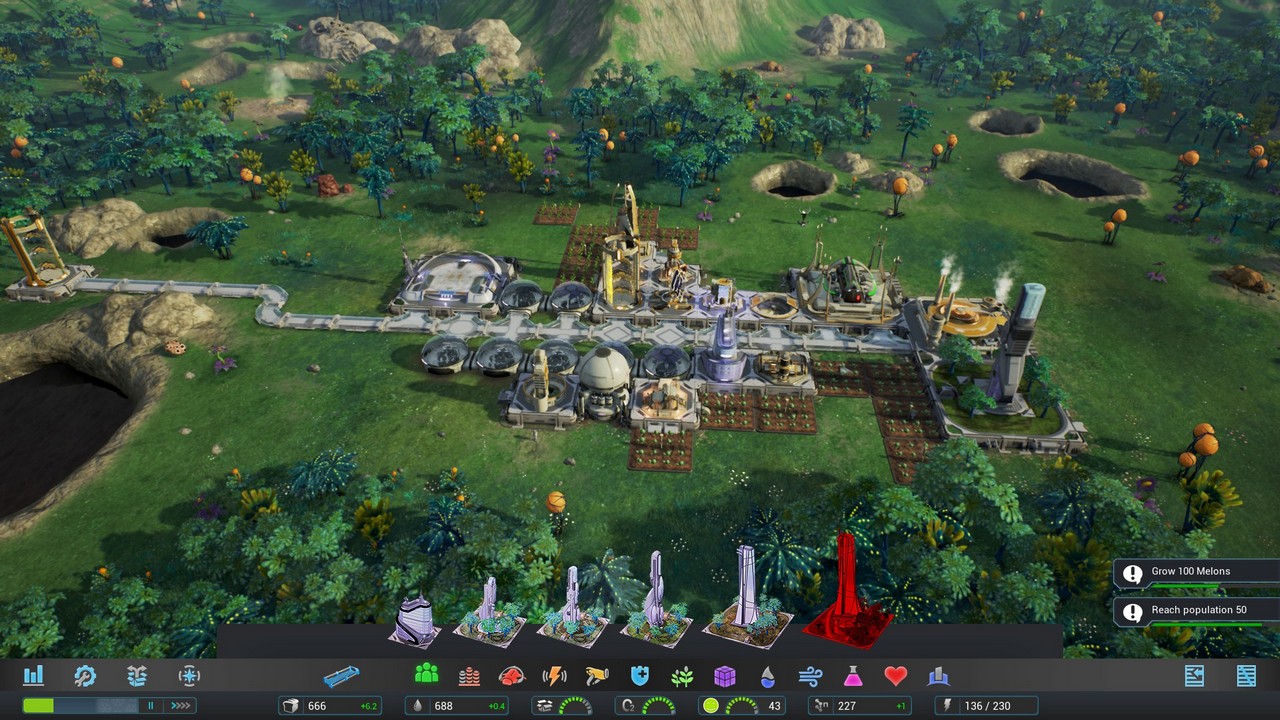Open the green colonists building category
This screenshot has width=1280, height=720.
[x=427, y=676]
